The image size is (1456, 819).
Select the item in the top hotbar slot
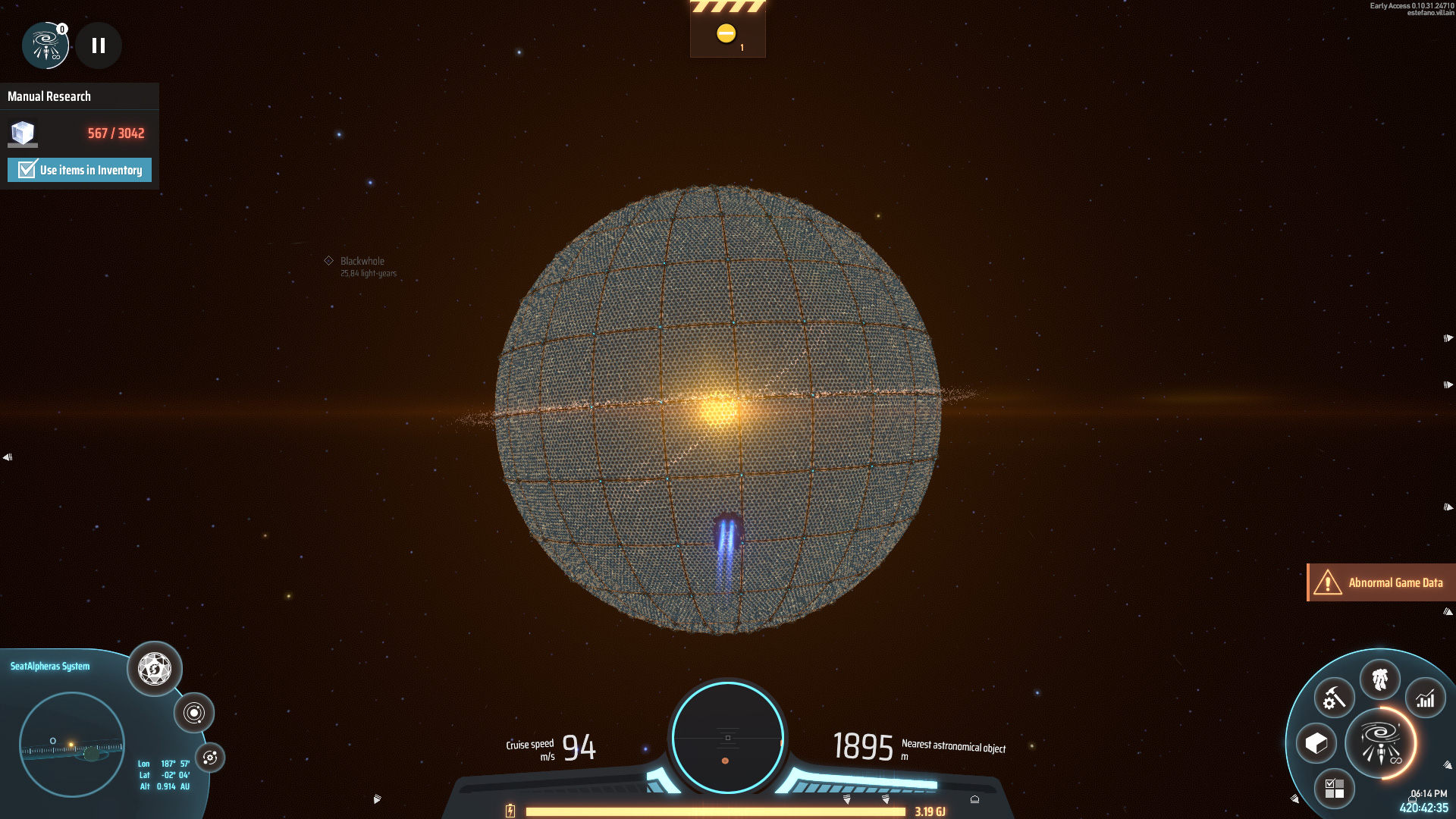click(726, 33)
